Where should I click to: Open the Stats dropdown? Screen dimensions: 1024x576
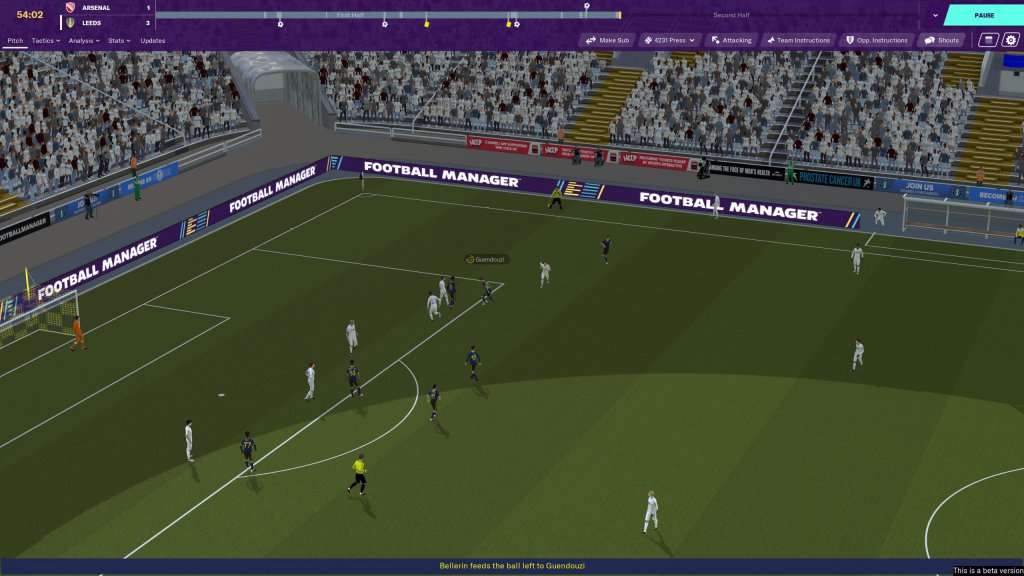click(x=120, y=41)
